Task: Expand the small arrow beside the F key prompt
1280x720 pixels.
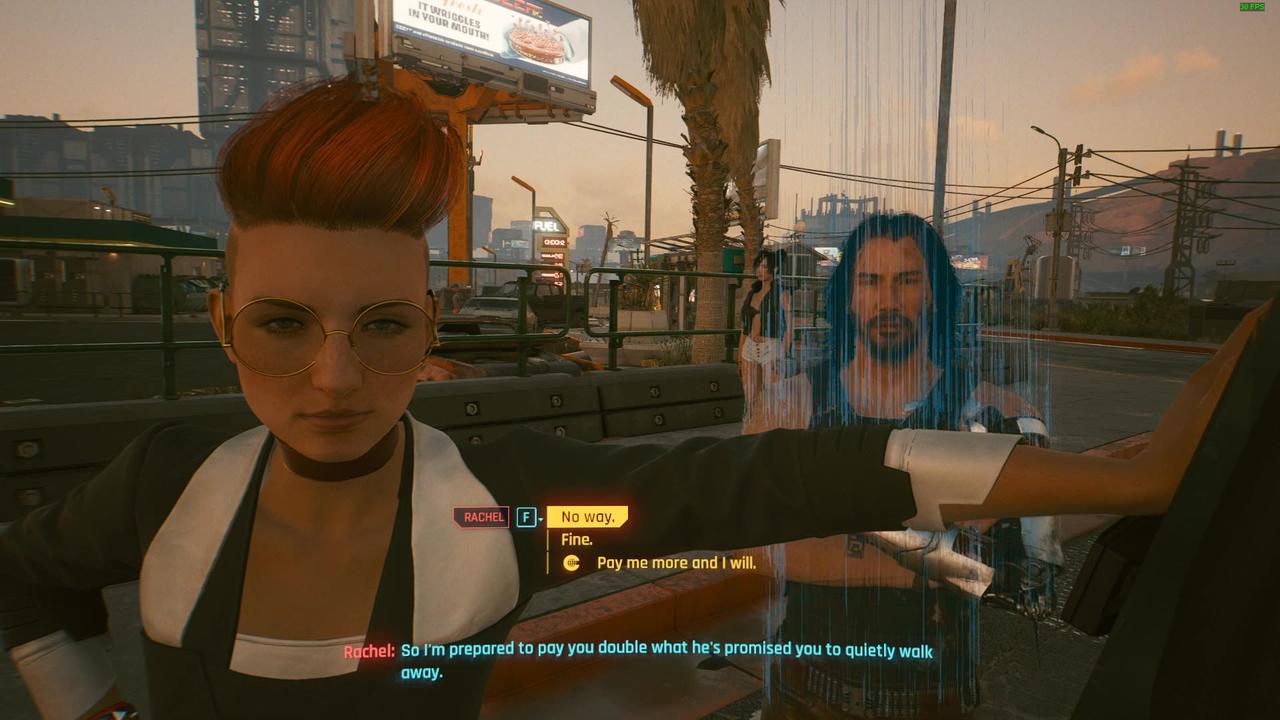Action: tap(540, 520)
